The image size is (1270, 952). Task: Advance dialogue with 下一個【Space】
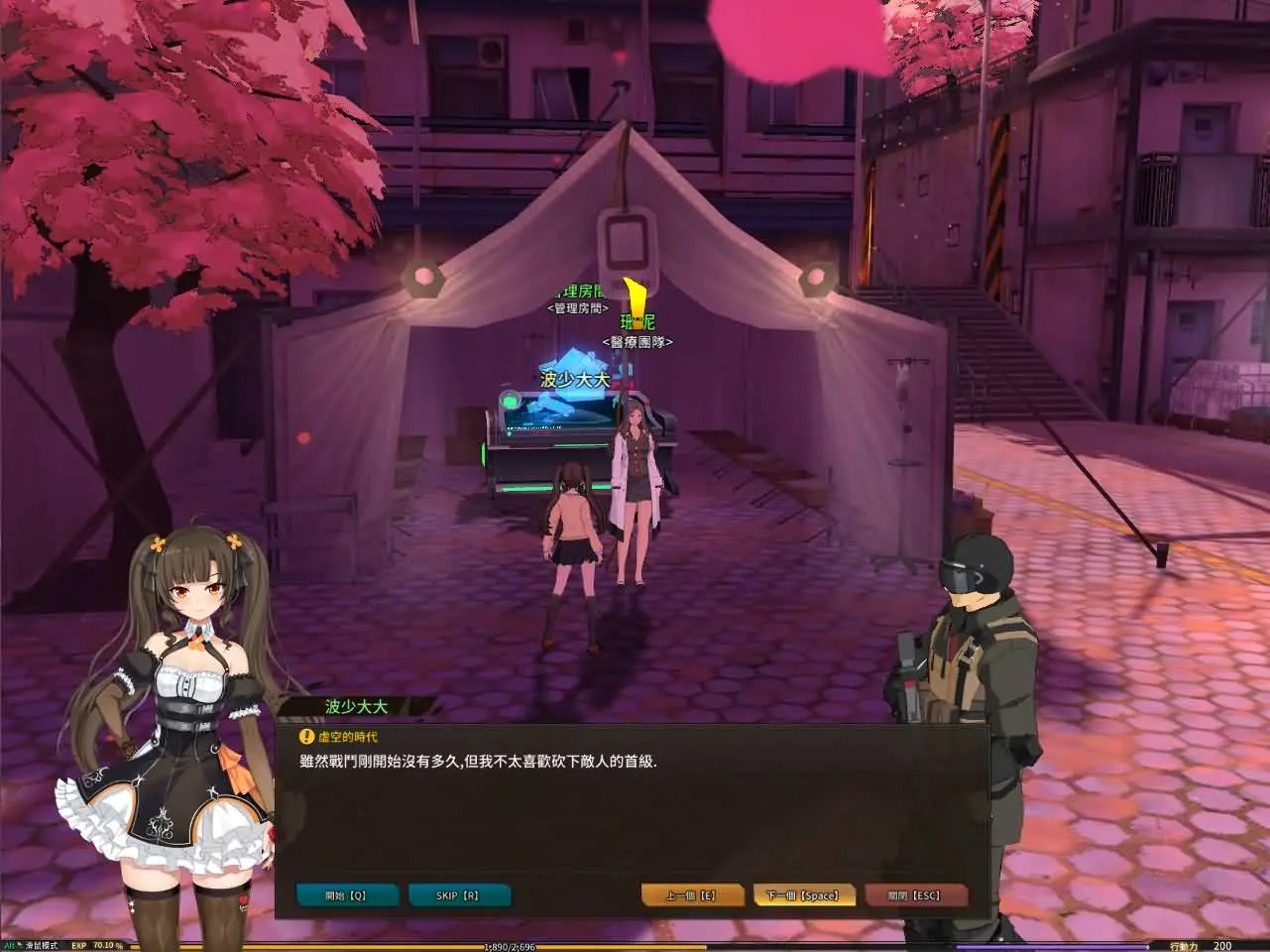point(805,894)
